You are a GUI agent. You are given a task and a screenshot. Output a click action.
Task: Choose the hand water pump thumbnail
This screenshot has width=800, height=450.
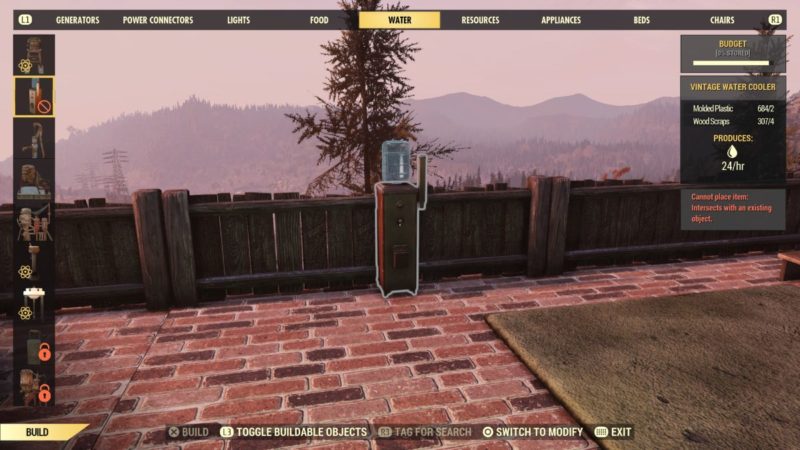point(34,139)
